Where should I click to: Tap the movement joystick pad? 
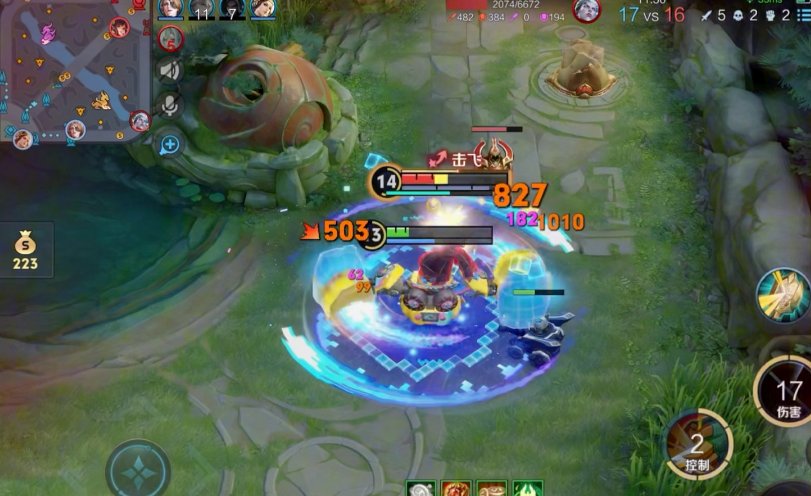[x=138, y=470]
